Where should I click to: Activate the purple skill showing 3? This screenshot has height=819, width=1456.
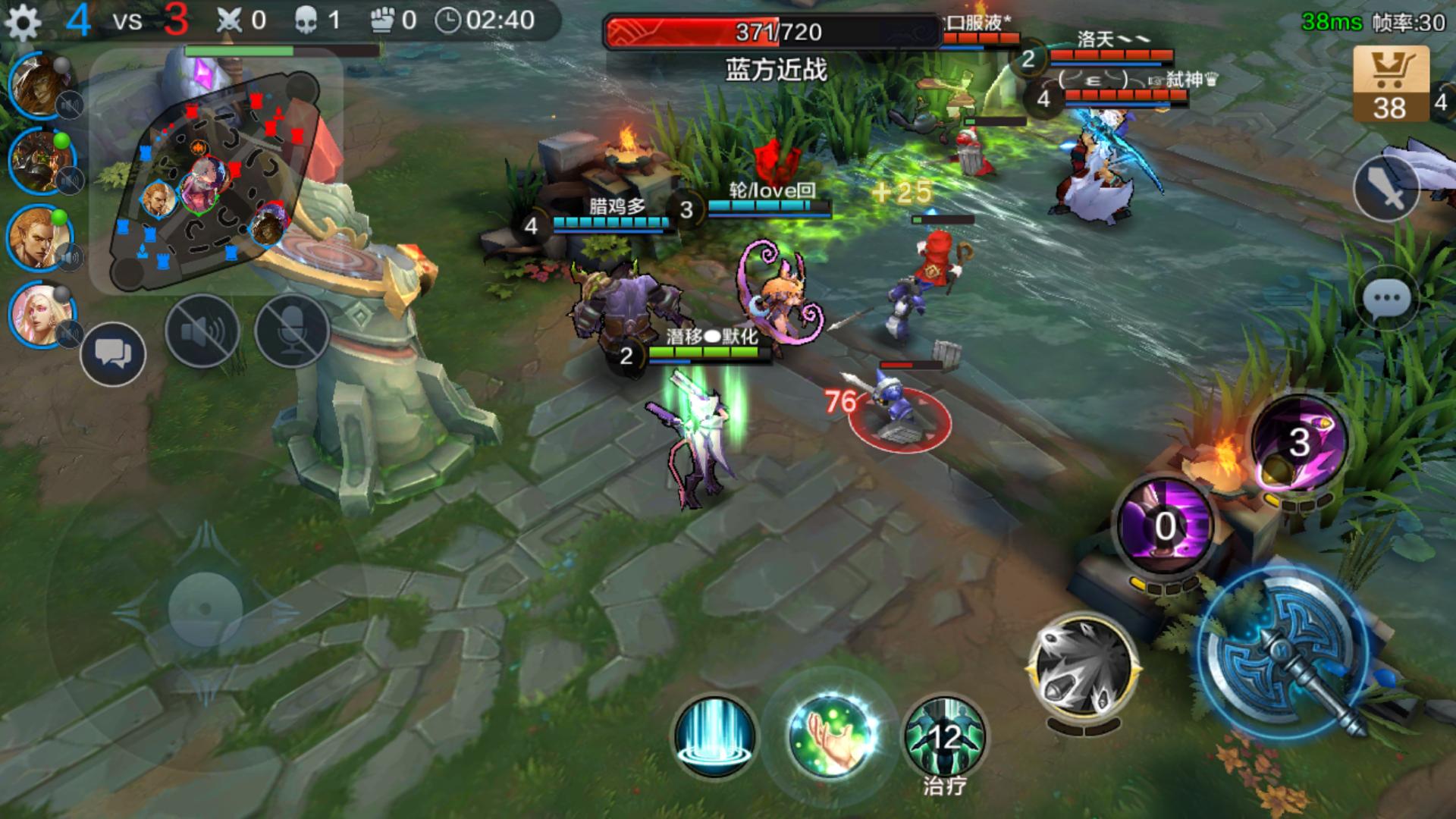[x=1298, y=441]
